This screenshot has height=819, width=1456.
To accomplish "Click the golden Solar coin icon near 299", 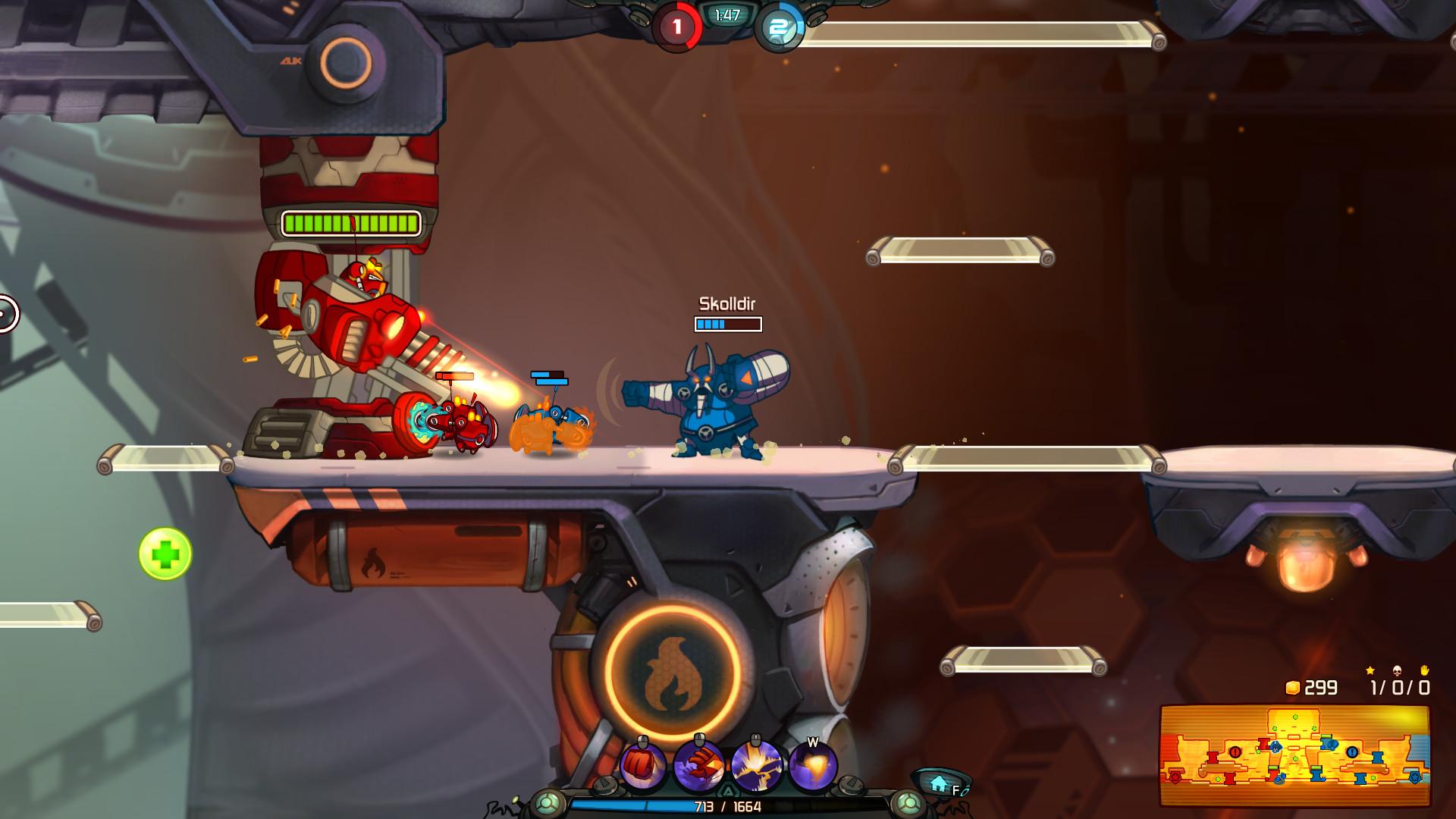I will (x=1294, y=689).
